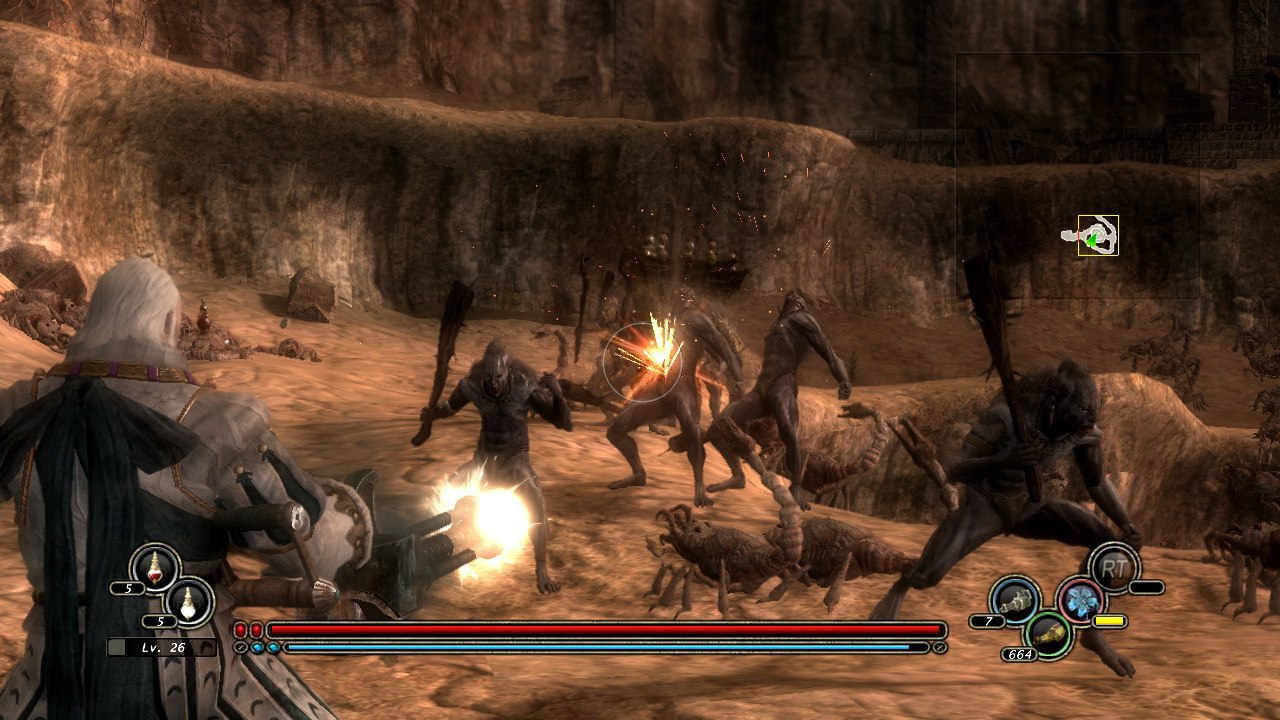The height and width of the screenshot is (720, 1280).
Task: Use the white potion slot
Action: (188, 601)
